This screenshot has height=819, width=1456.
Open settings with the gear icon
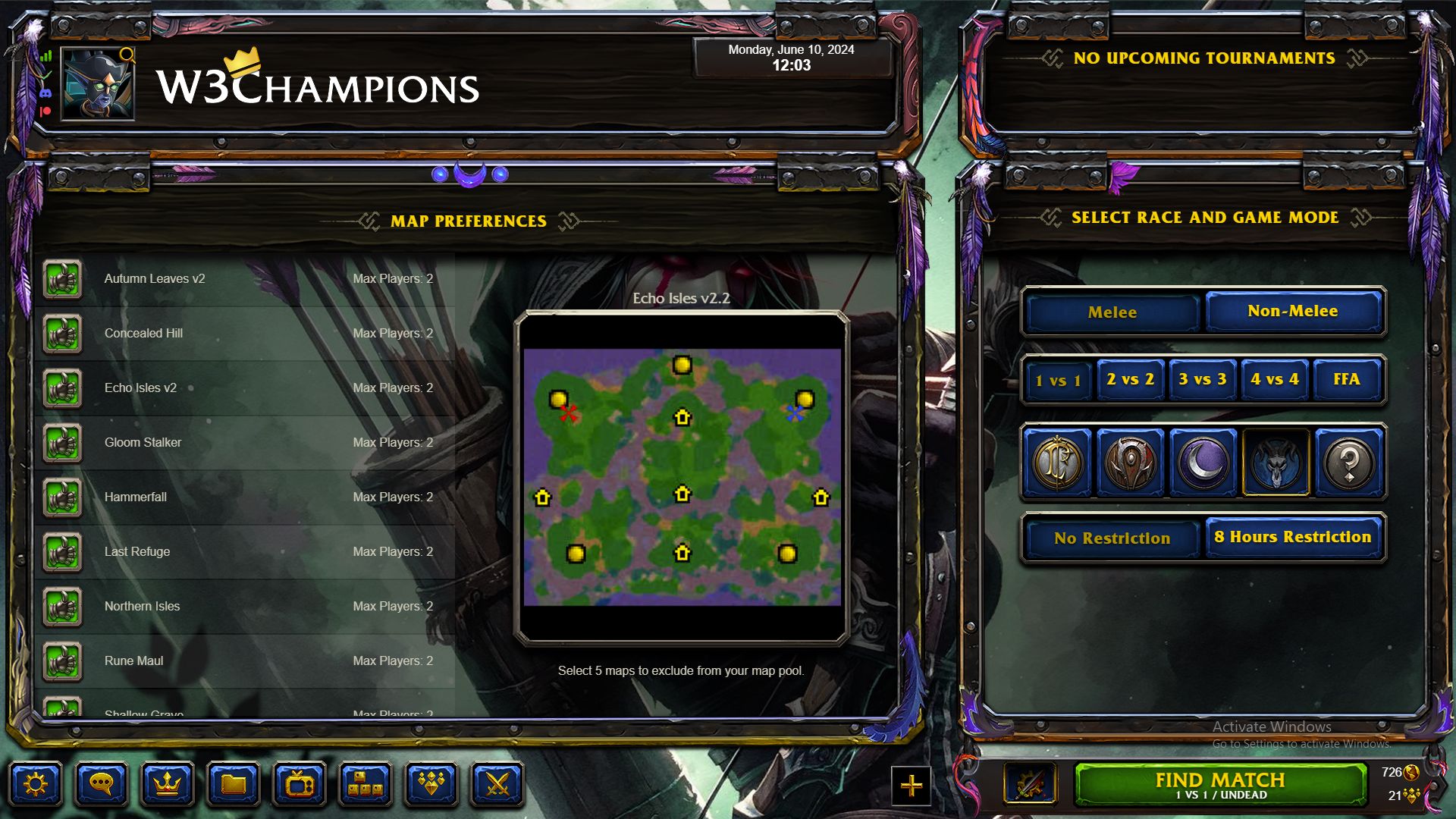[36, 784]
